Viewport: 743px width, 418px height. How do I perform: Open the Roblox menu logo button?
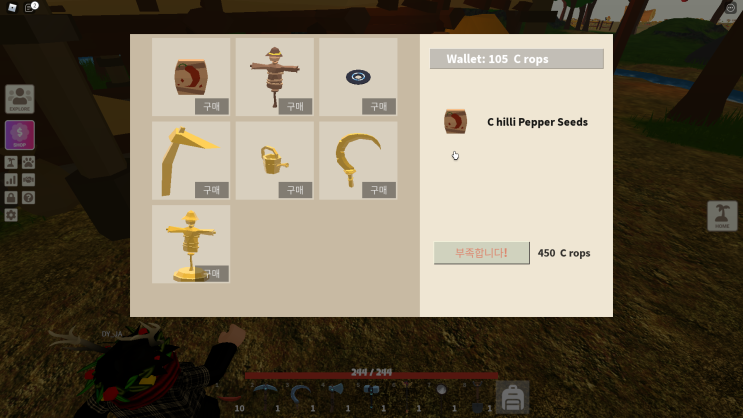click(x=11, y=7)
